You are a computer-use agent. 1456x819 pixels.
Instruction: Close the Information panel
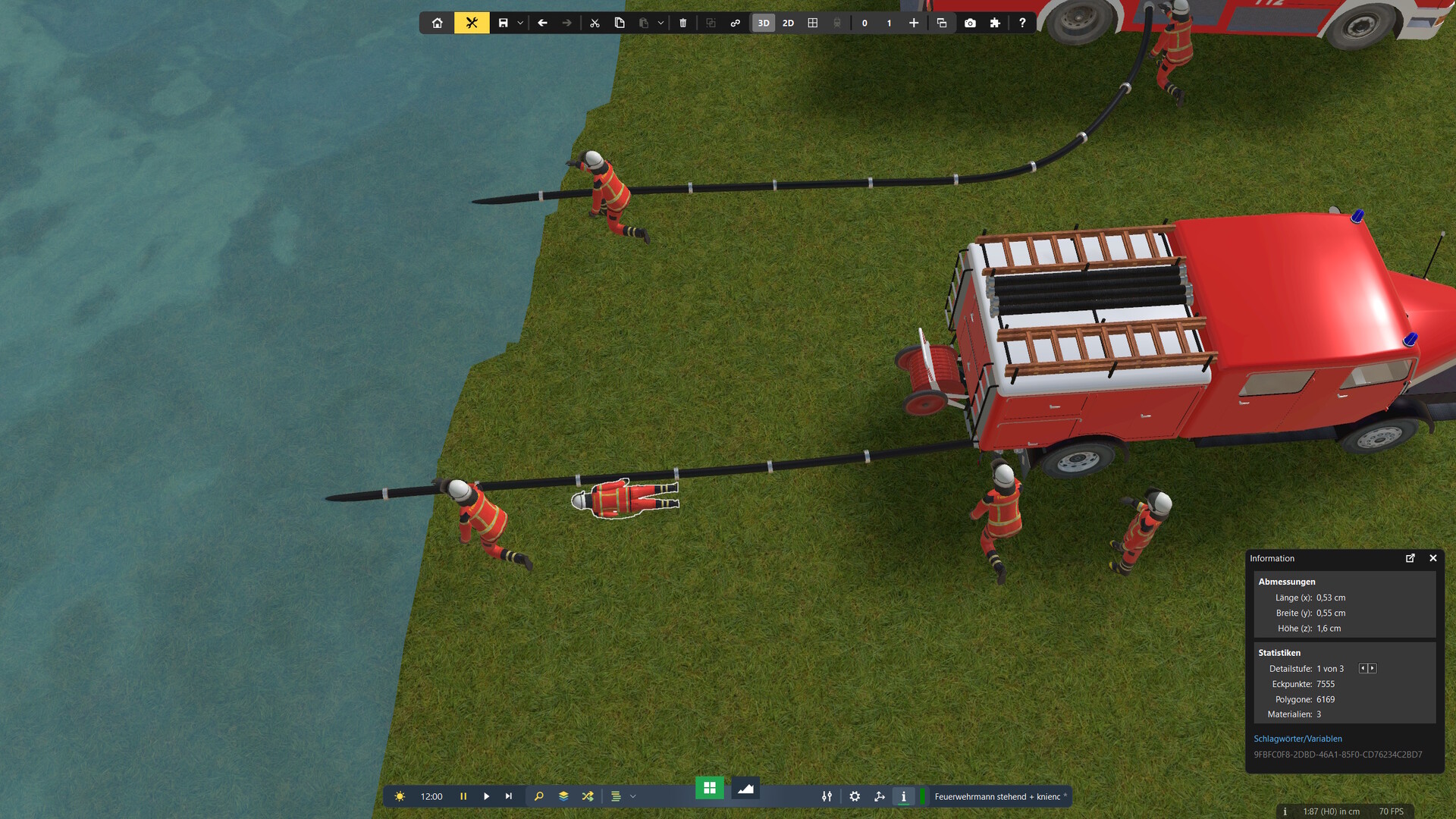coord(1433,558)
